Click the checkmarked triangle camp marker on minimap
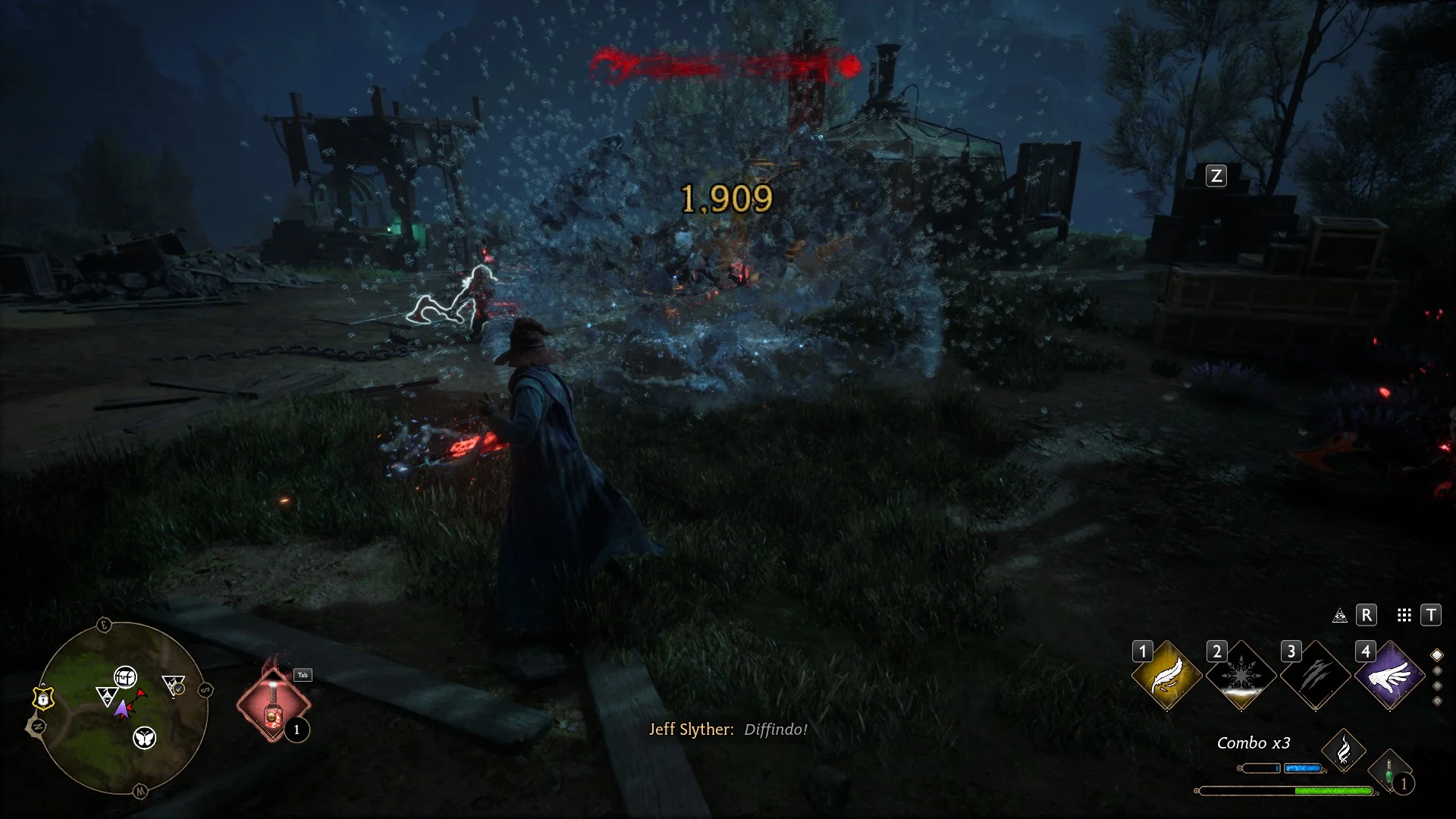Viewport: 1456px width, 819px height. click(174, 686)
